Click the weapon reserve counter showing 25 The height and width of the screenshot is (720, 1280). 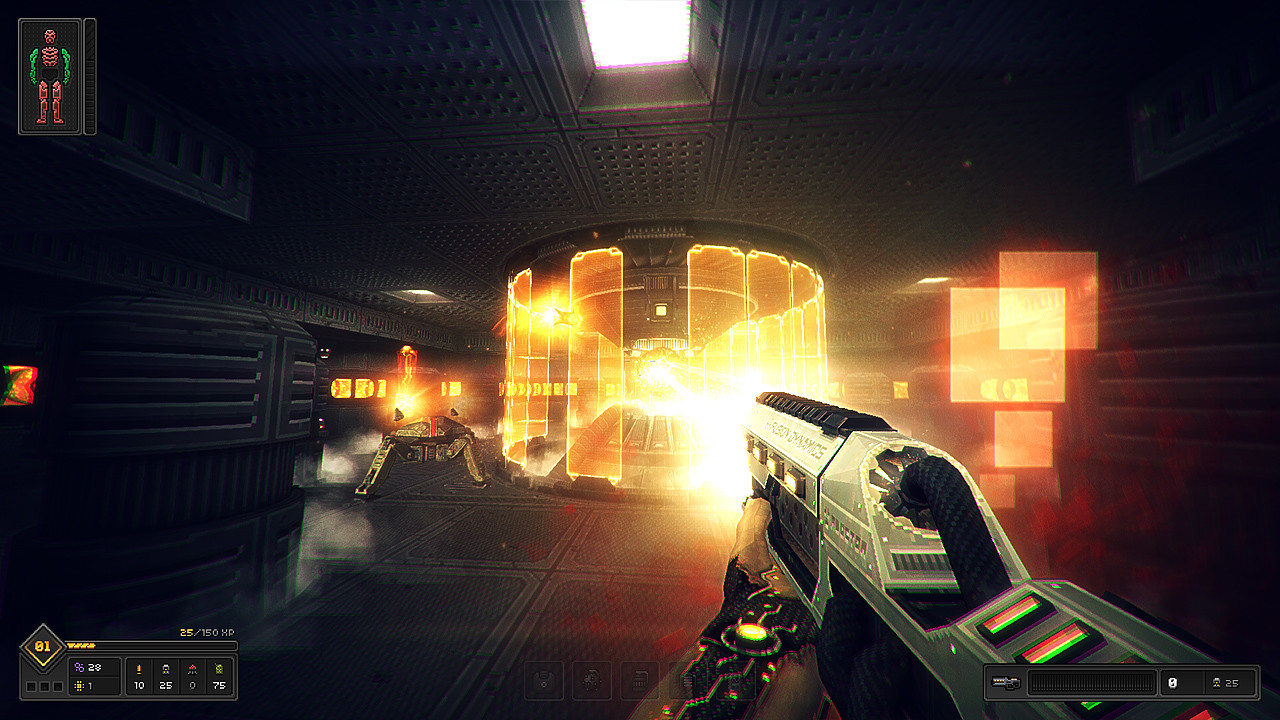(1231, 683)
